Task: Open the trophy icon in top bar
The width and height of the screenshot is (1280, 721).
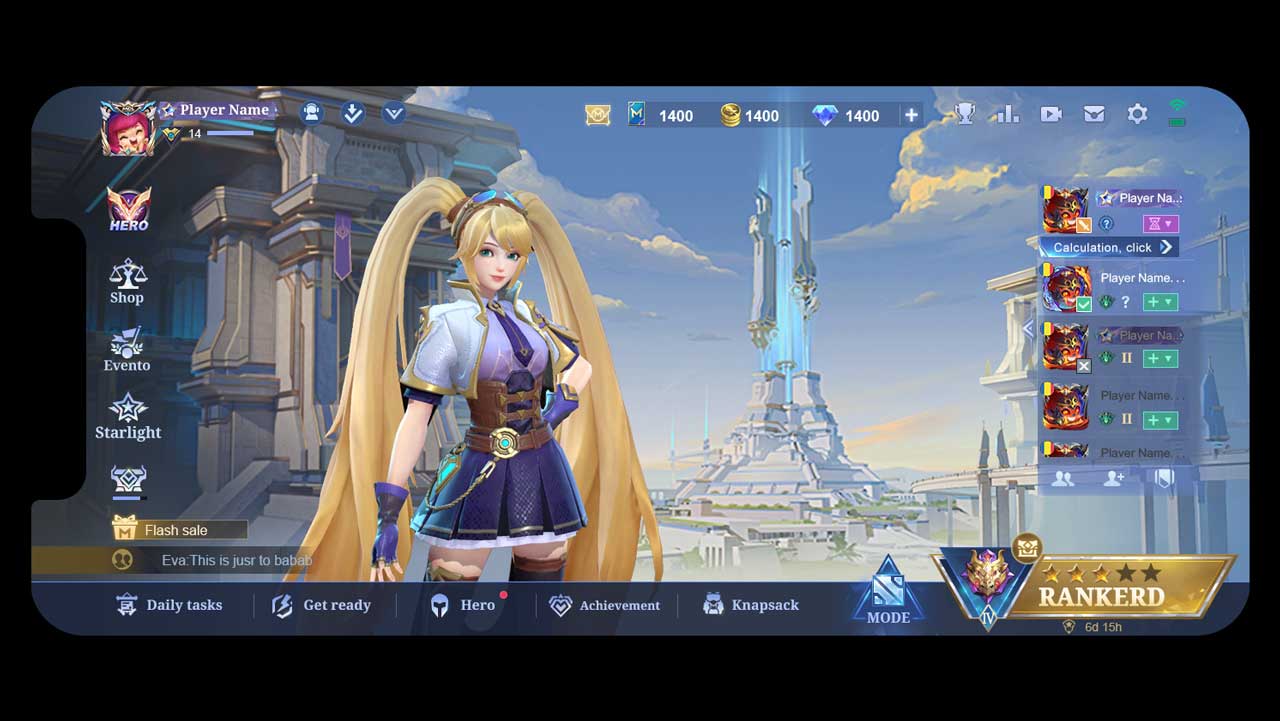Action: coord(964,114)
